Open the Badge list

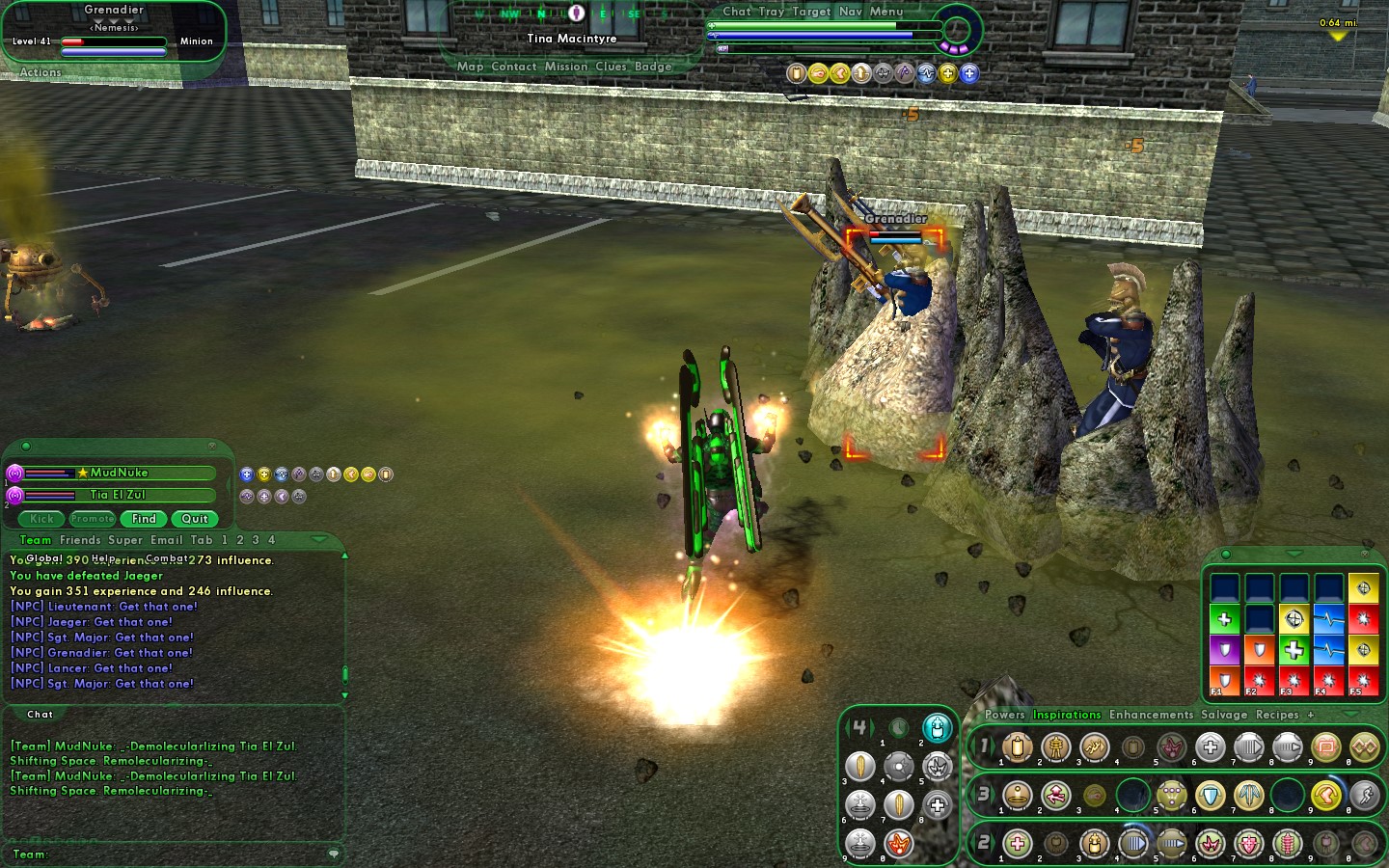tap(653, 67)
